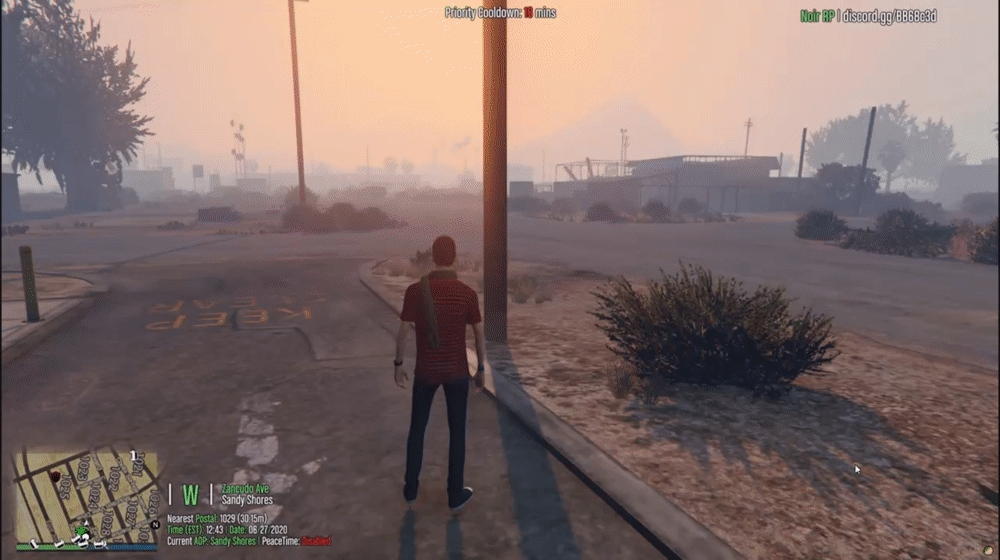Click the north indicator on the minimap
The height and width of the screenshot is (560, 1000).
coord(155,523)
